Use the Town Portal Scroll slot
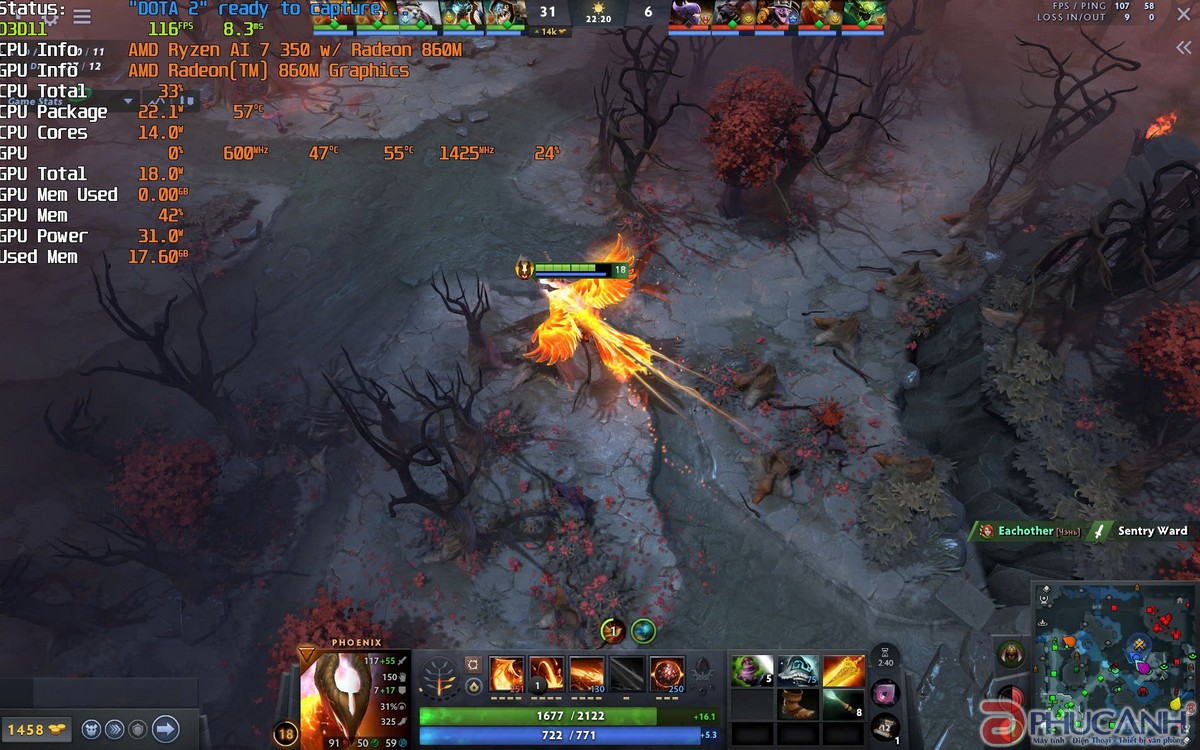Viewport: 1200px width, 750px height. pyautogui.click(x=886, y=727)
